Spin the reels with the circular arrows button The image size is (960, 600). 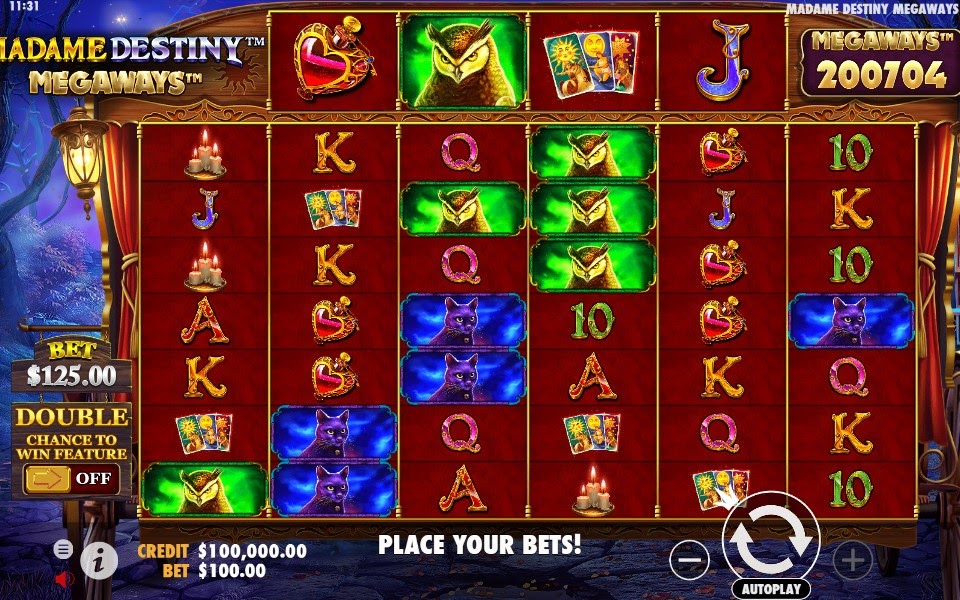(771, 539)
